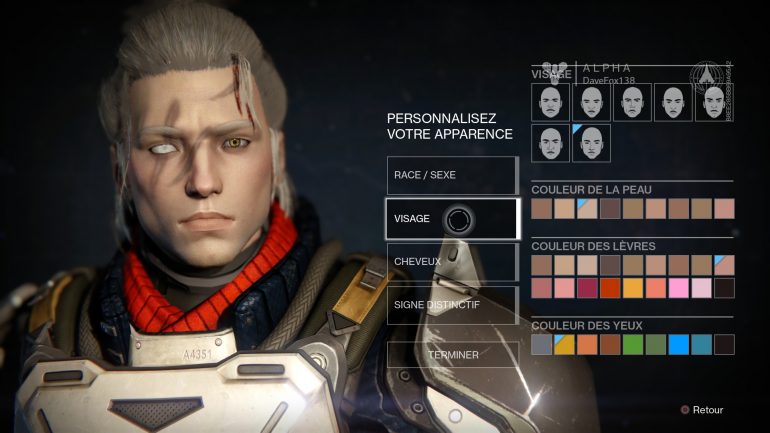Pick the bright pink lip color

[x=678, y=288]
